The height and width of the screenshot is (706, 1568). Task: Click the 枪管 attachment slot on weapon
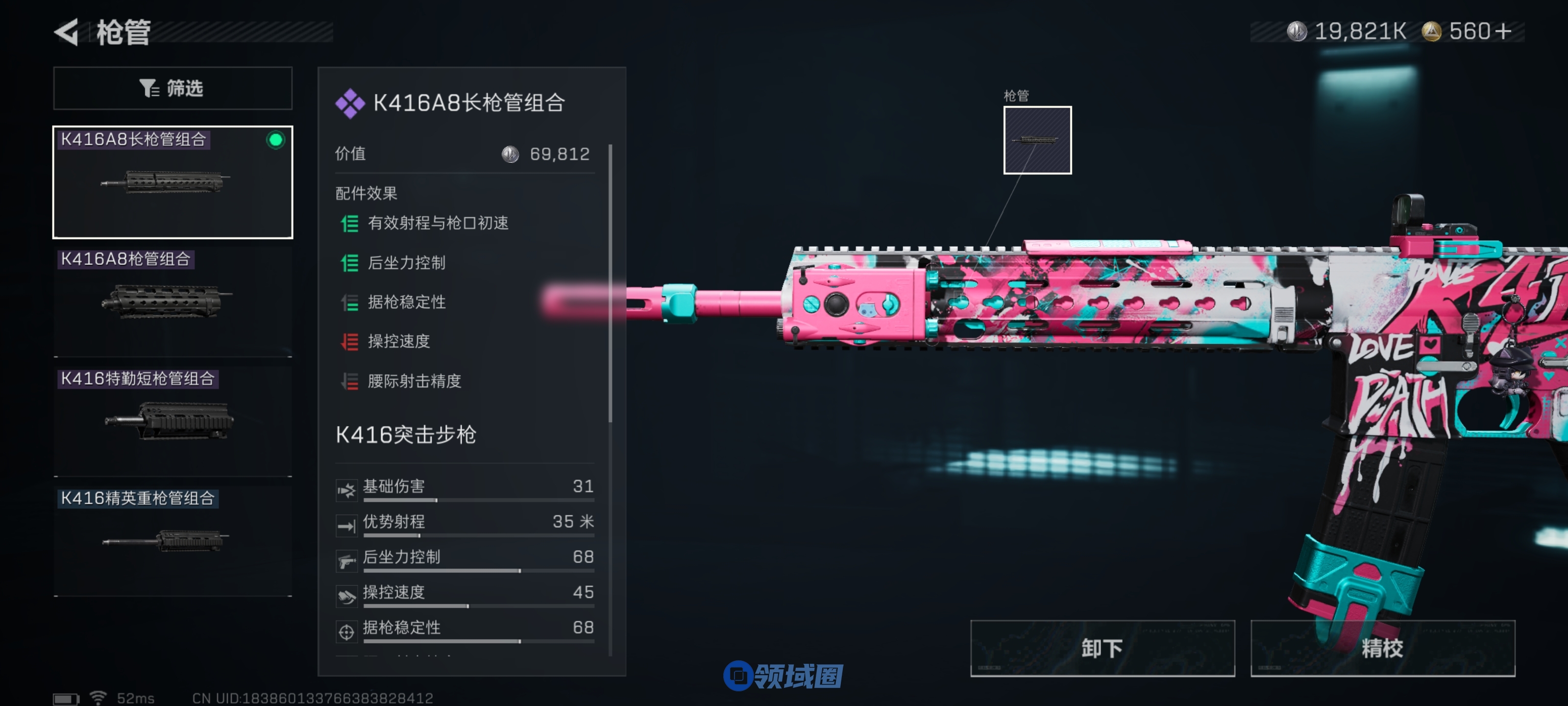tap(1037, 140)
